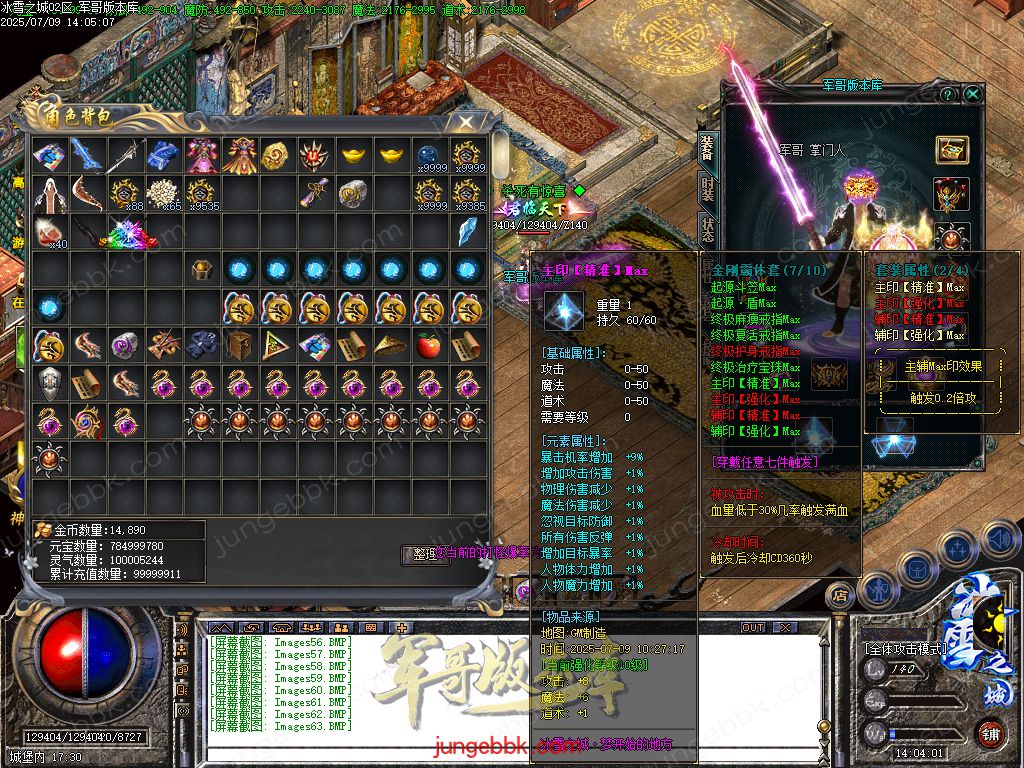The width and height of the screenshot is (1024, 768).
Task: Toggle the 全体攻击模式 attack mode label
Action: [905, 649]
